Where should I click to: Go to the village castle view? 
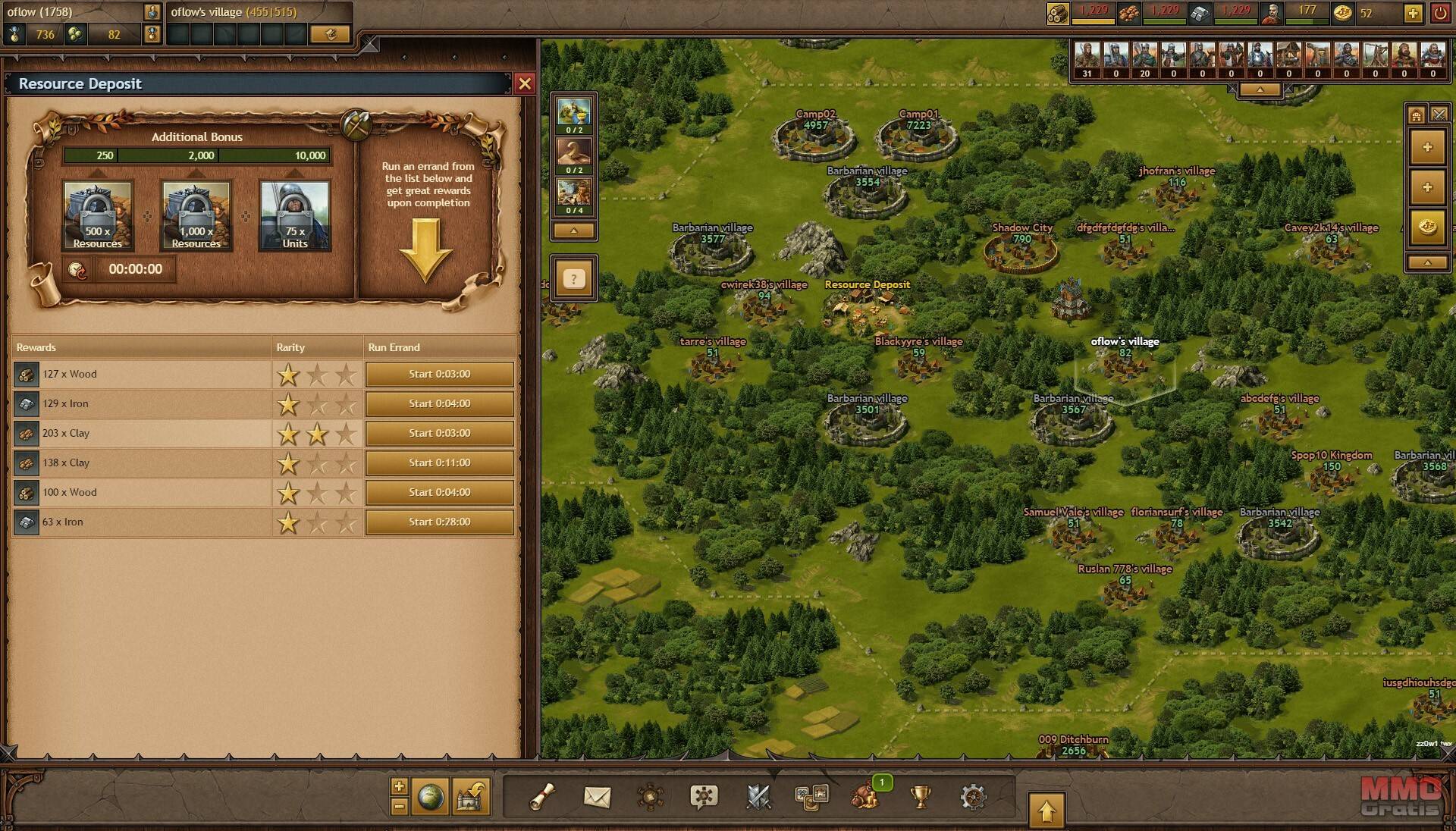click(x=470, y=796)
